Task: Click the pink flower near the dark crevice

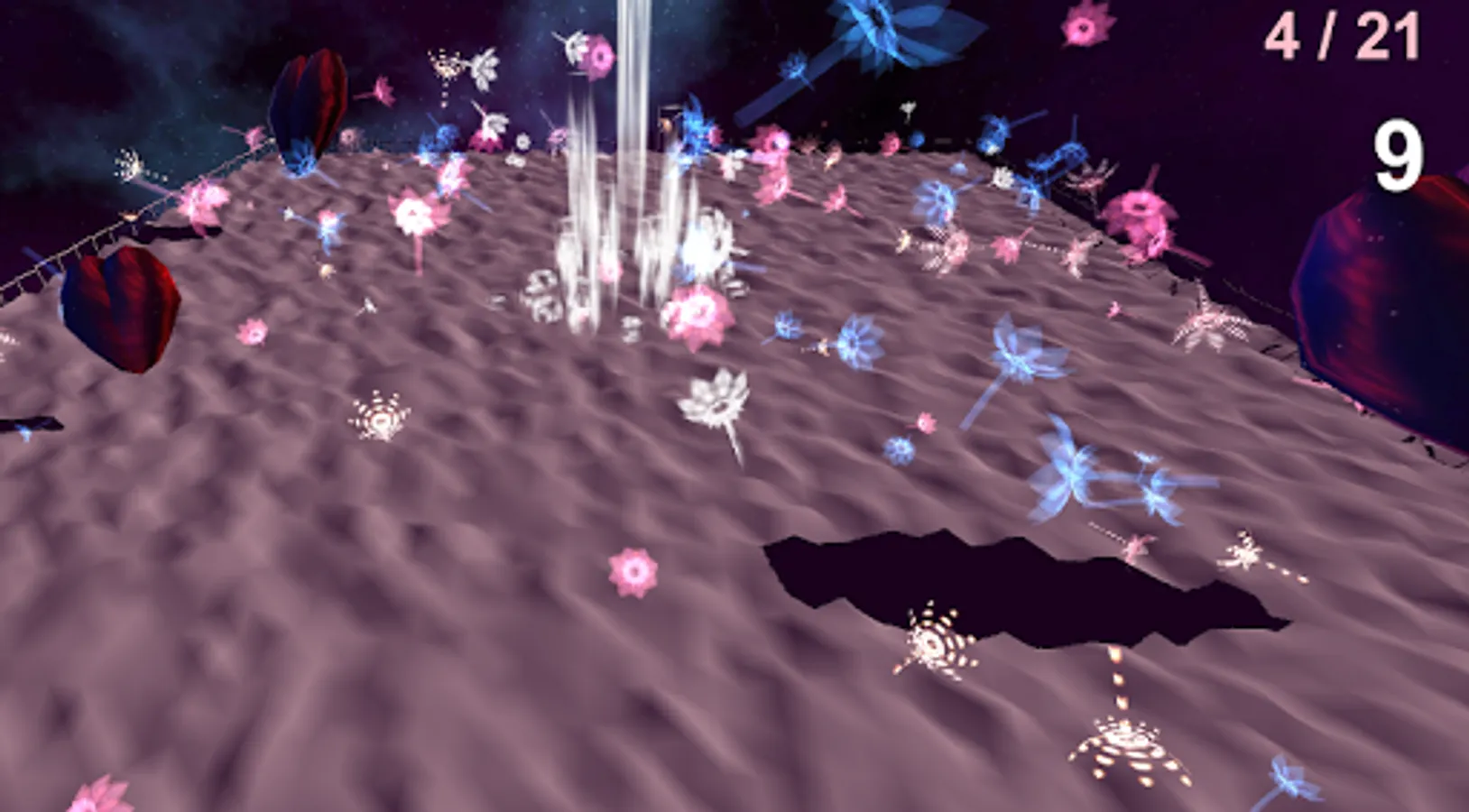Action: pos(634,569)
